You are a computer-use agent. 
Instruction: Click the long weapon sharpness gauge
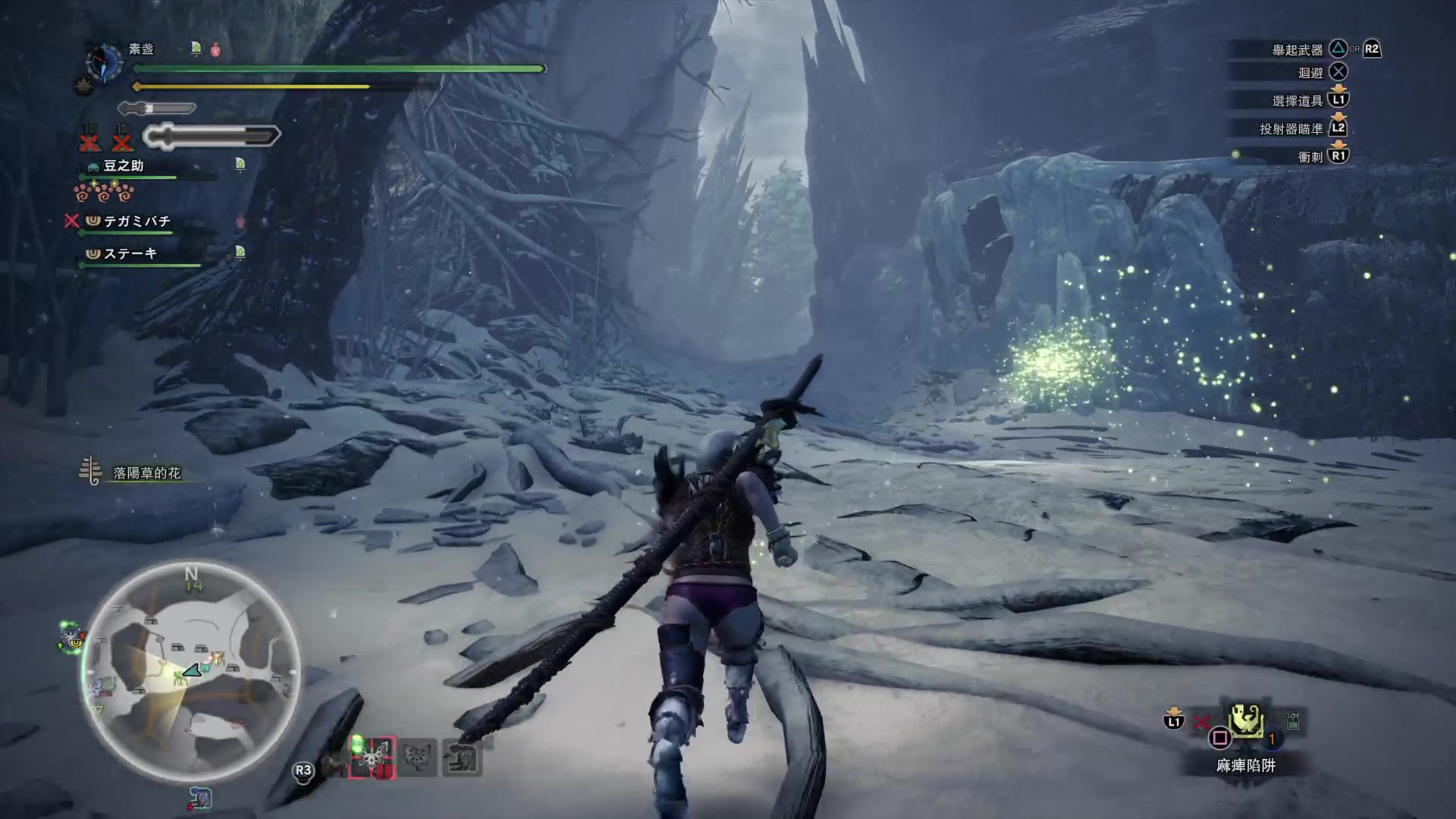click(212, 136)
